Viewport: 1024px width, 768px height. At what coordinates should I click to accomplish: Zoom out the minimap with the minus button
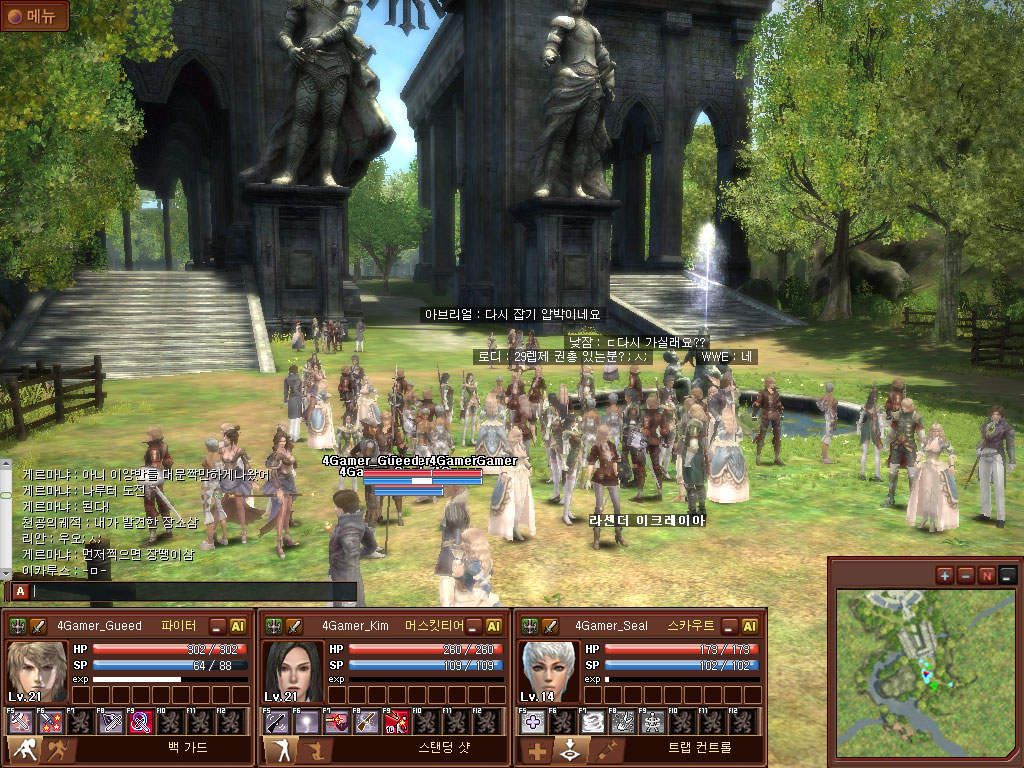966,575
